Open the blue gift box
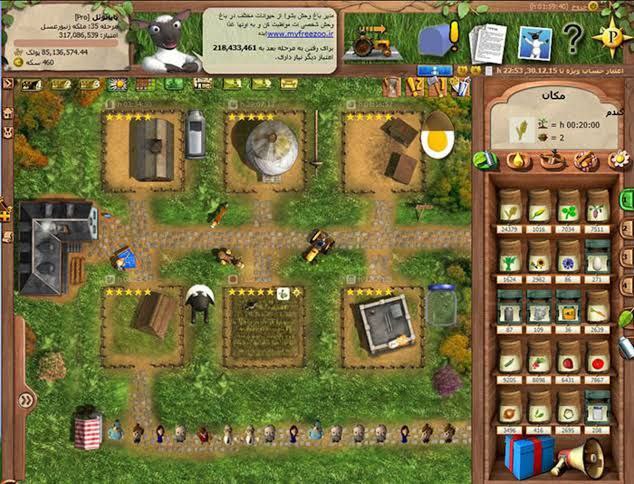Screen dimensions: 634x484 (527, 453)
